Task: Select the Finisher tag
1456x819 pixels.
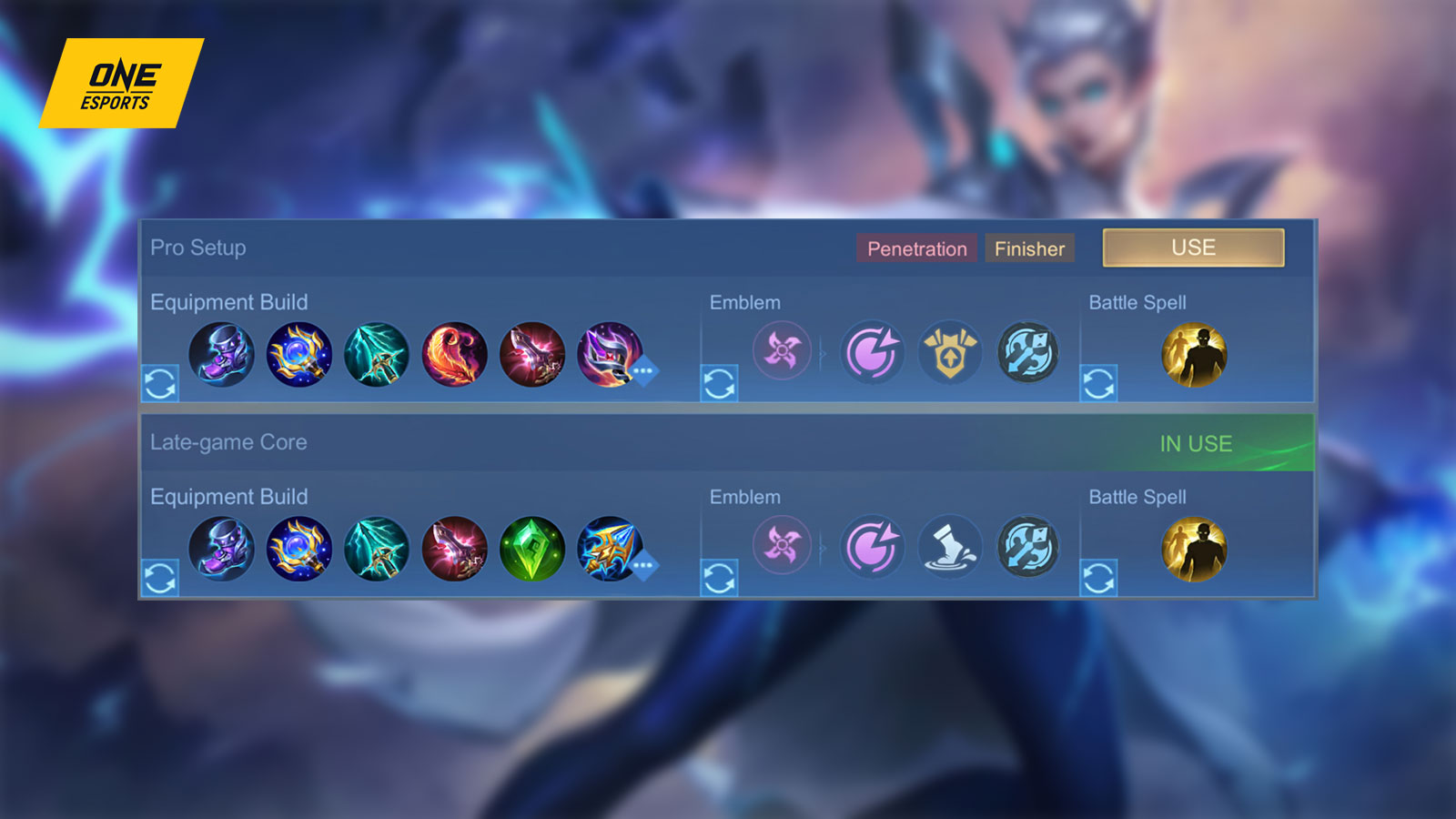Action: (x=1029, y=248)
